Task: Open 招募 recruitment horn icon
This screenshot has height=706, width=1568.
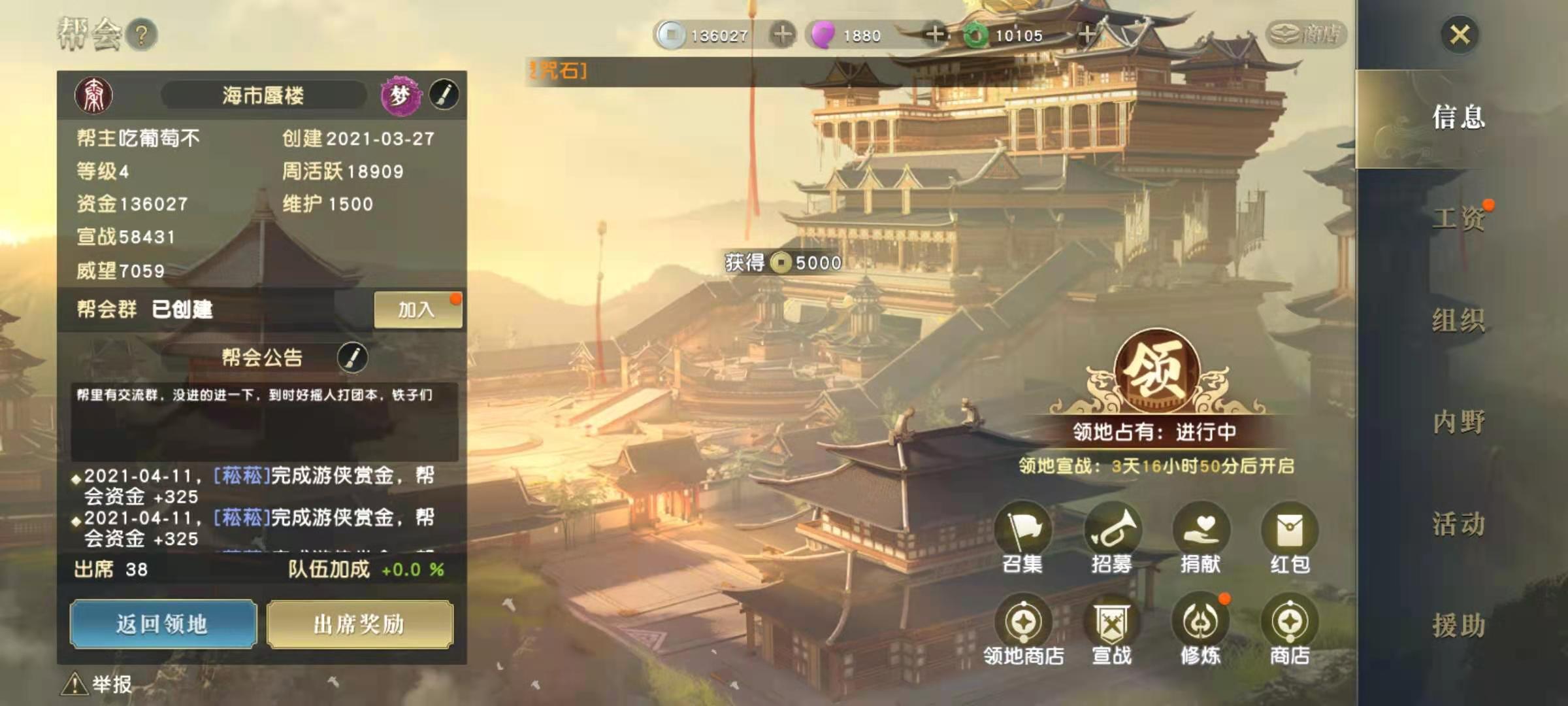Action: click(x=1112, y=531)
